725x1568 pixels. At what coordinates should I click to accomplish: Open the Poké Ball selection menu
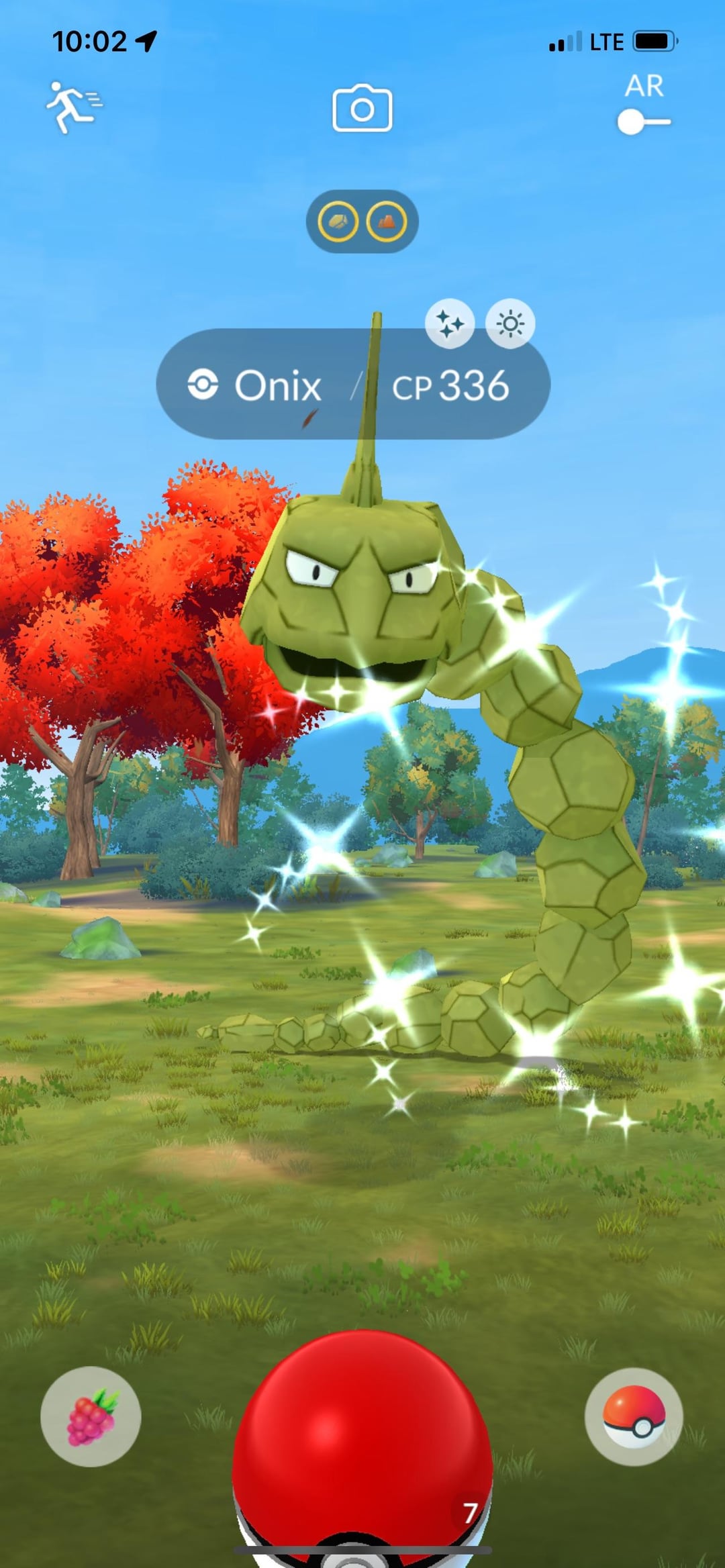(634, 1416)
